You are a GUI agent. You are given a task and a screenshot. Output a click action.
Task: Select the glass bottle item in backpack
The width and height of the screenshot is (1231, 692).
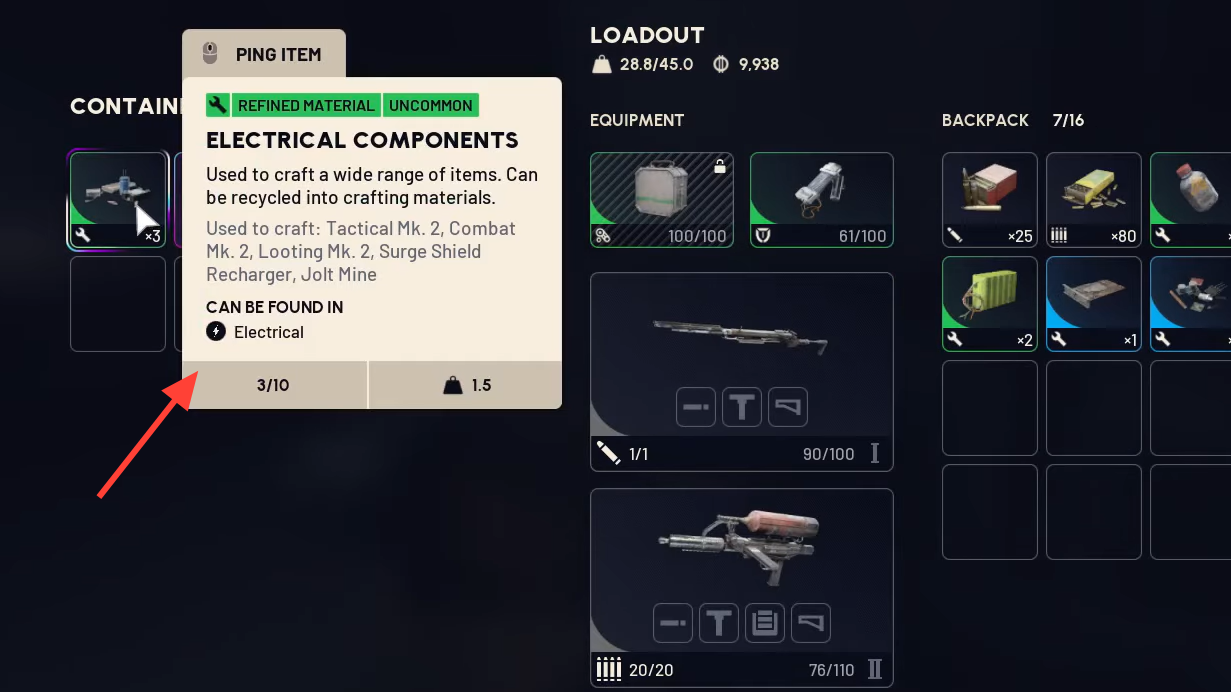point(1192,199)
